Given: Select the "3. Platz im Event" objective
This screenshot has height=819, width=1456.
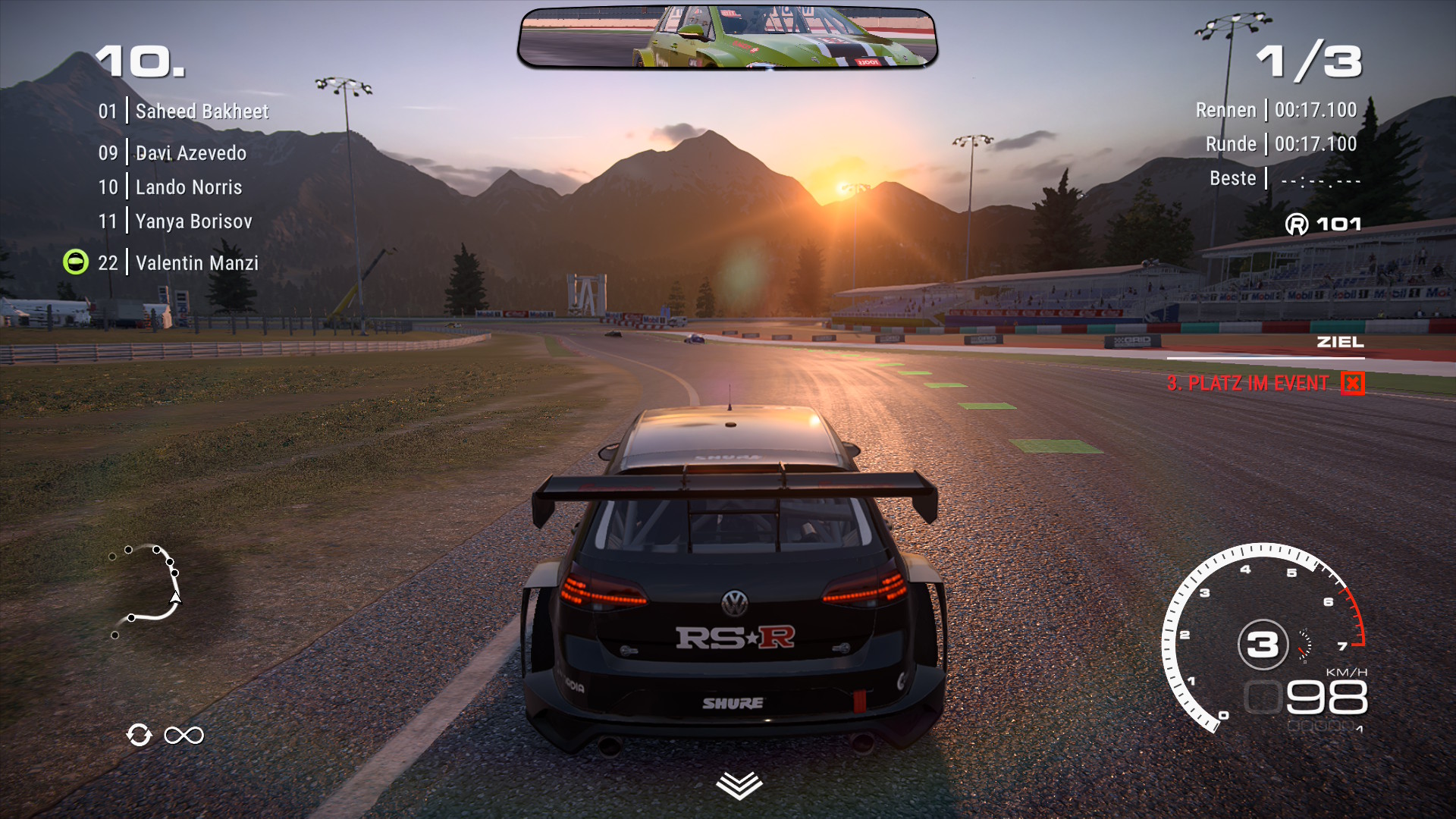Looking at the screenshot, I should point(1247,384).
